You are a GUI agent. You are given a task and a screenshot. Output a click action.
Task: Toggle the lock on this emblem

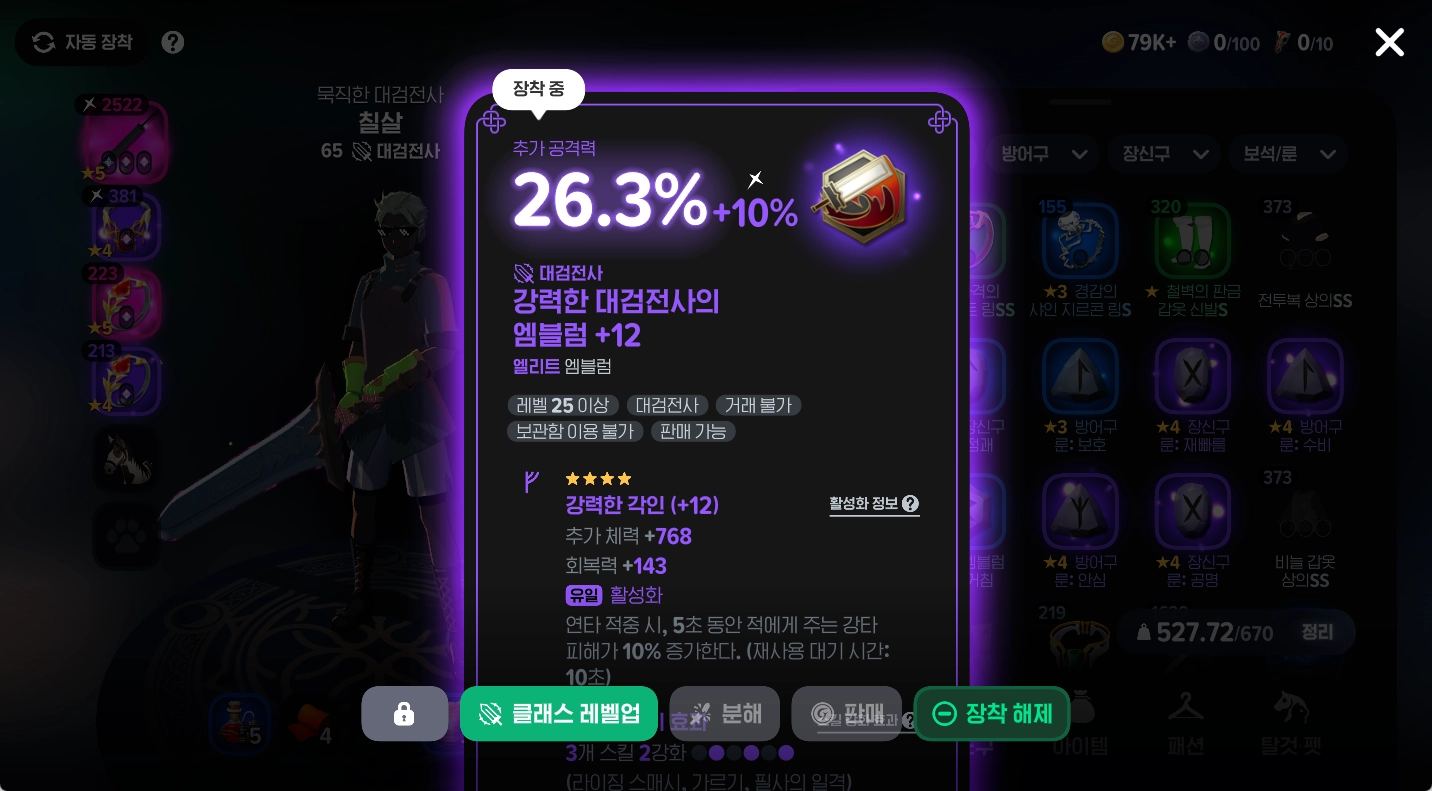405,713
